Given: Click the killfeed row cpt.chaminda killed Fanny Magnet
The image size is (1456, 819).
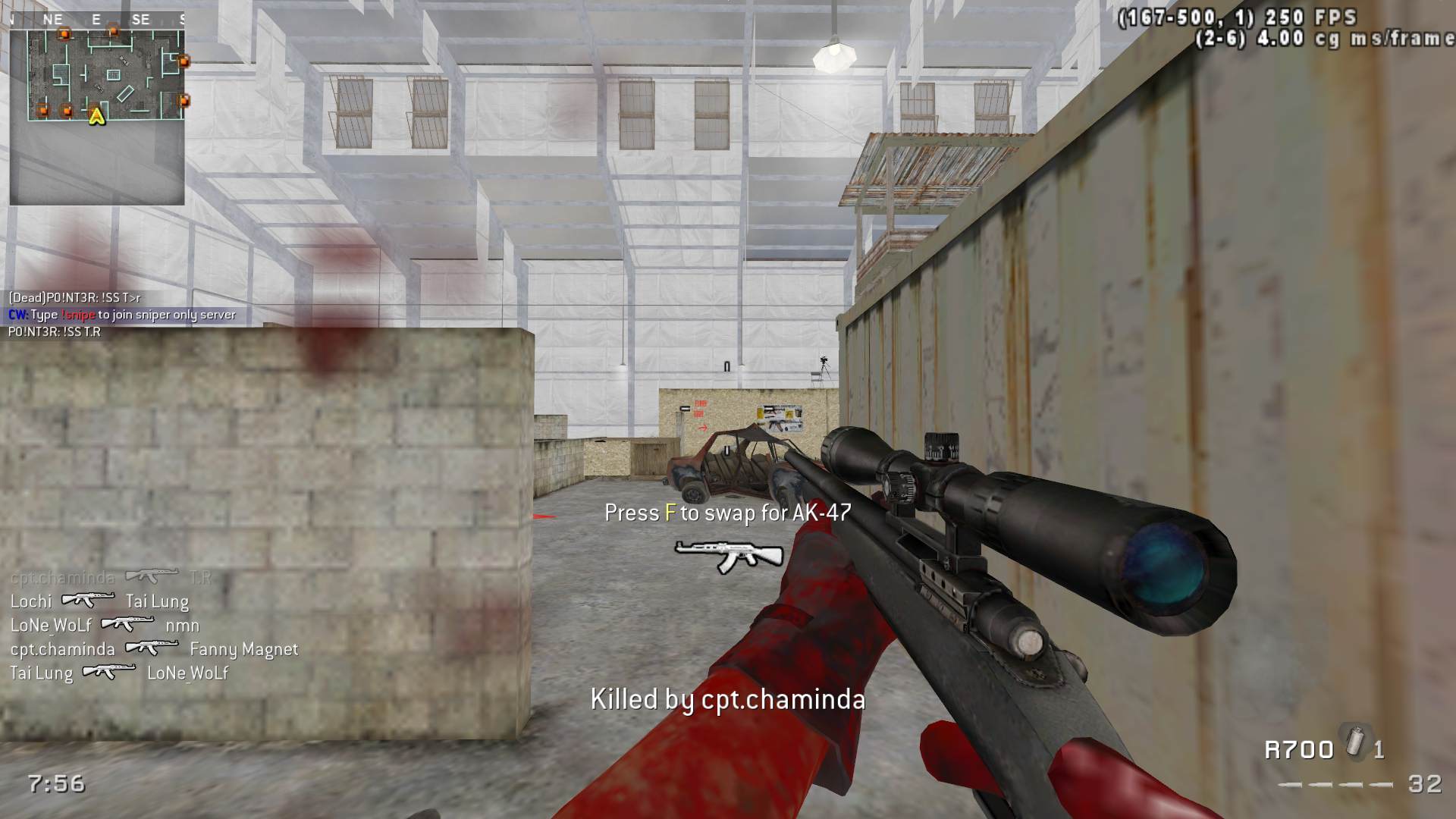Looking at the screenshot, I should 154,649.
